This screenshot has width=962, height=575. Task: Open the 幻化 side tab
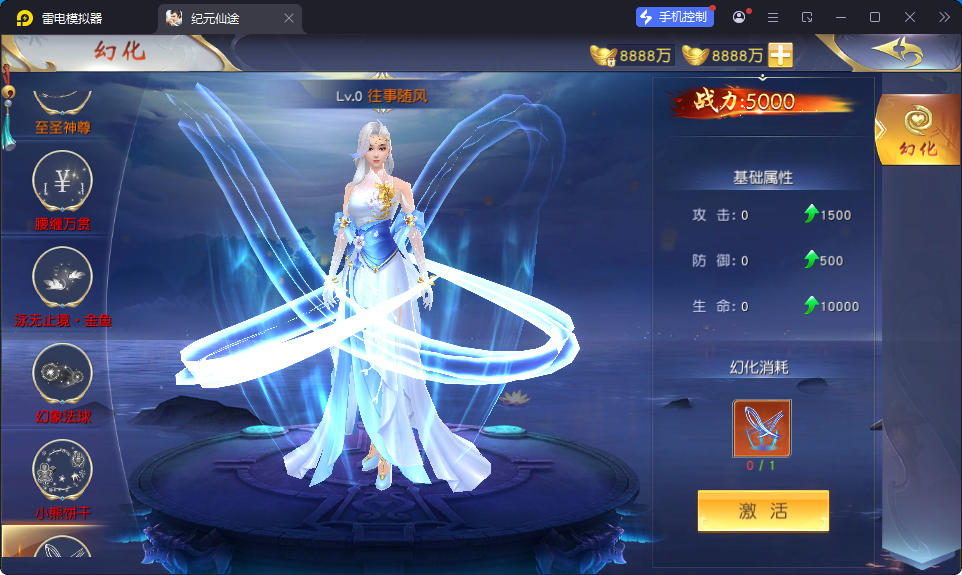(918, 130)
